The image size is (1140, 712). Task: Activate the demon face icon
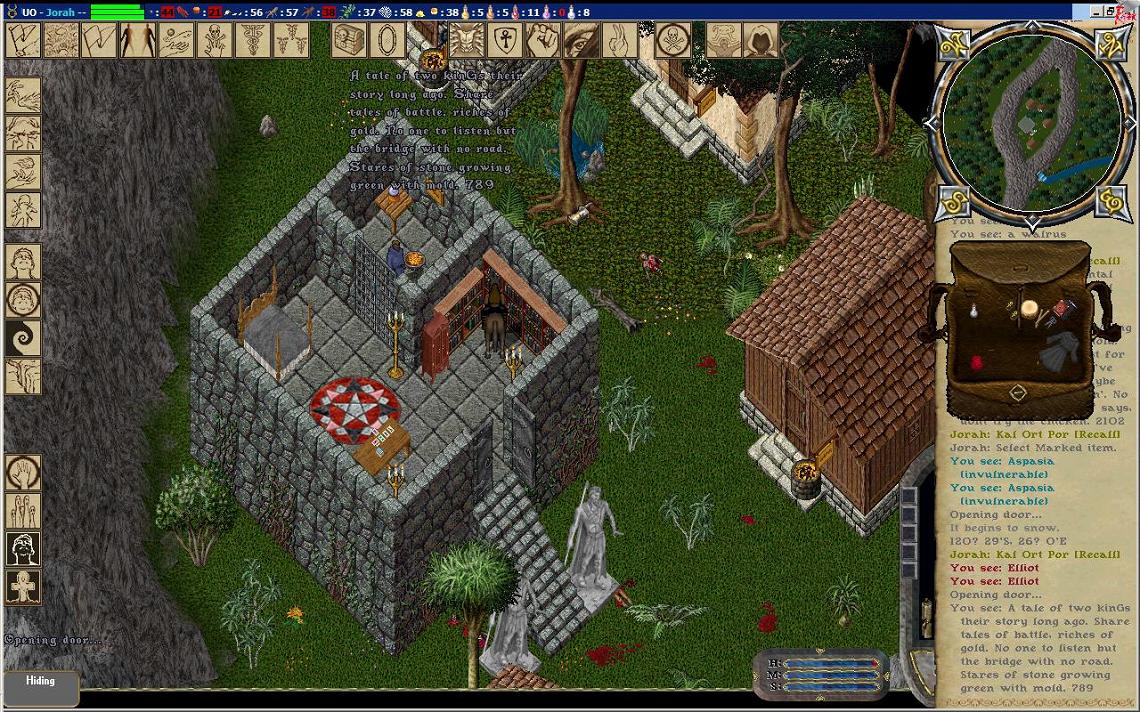point(465,40)
